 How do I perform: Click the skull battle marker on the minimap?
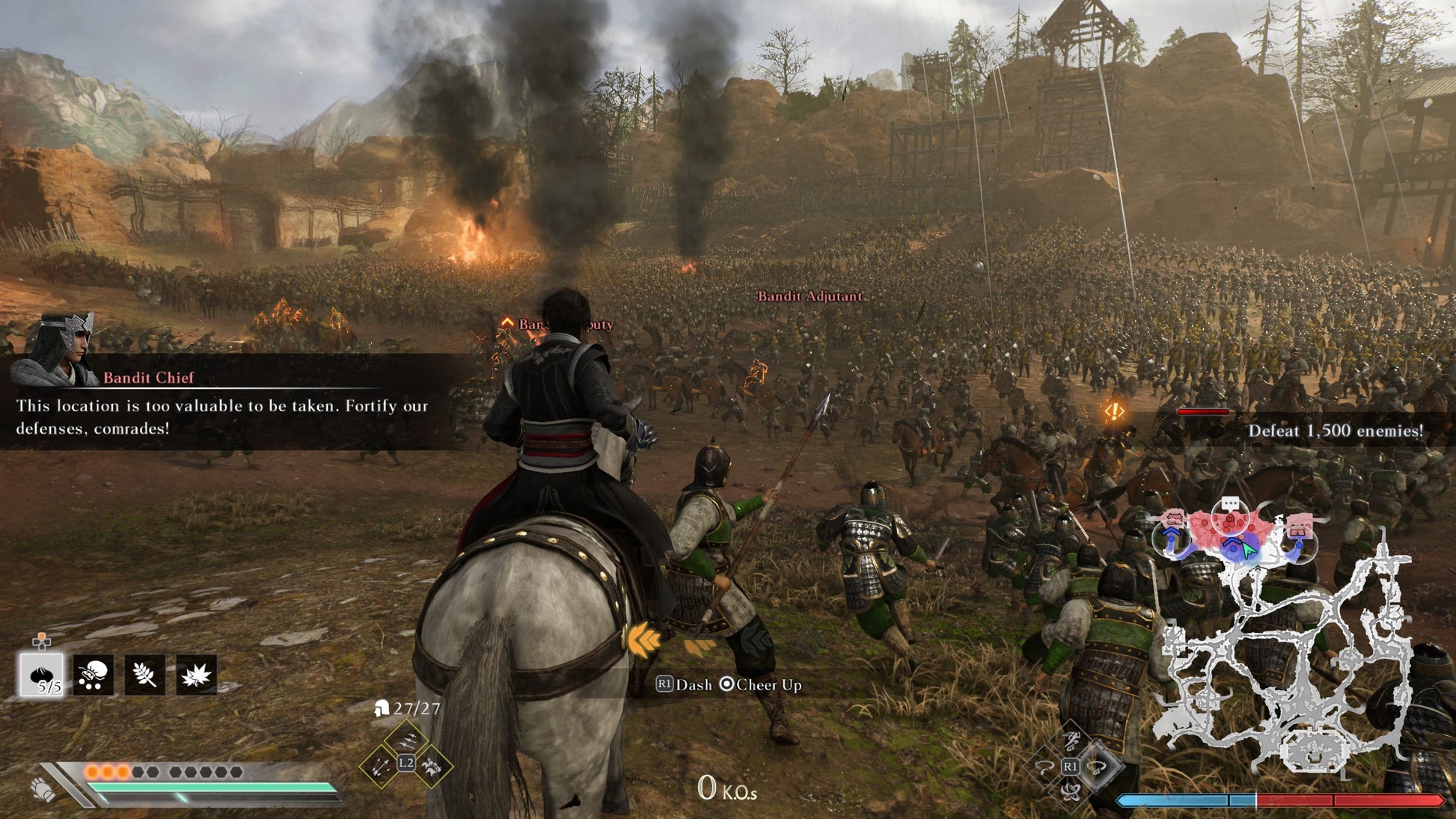[1230, 518]
